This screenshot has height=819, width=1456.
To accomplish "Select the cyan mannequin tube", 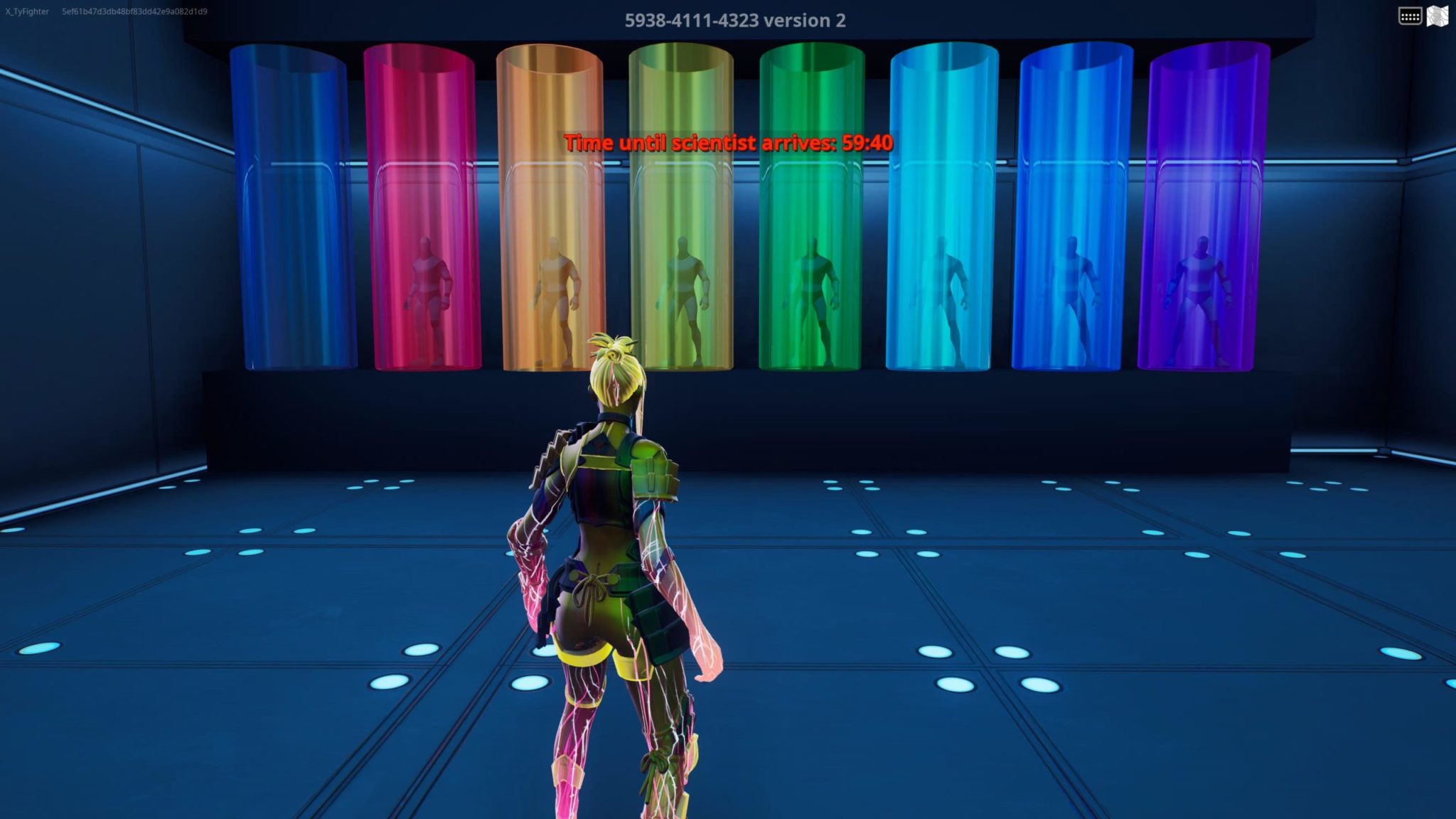I will point(943,213).
